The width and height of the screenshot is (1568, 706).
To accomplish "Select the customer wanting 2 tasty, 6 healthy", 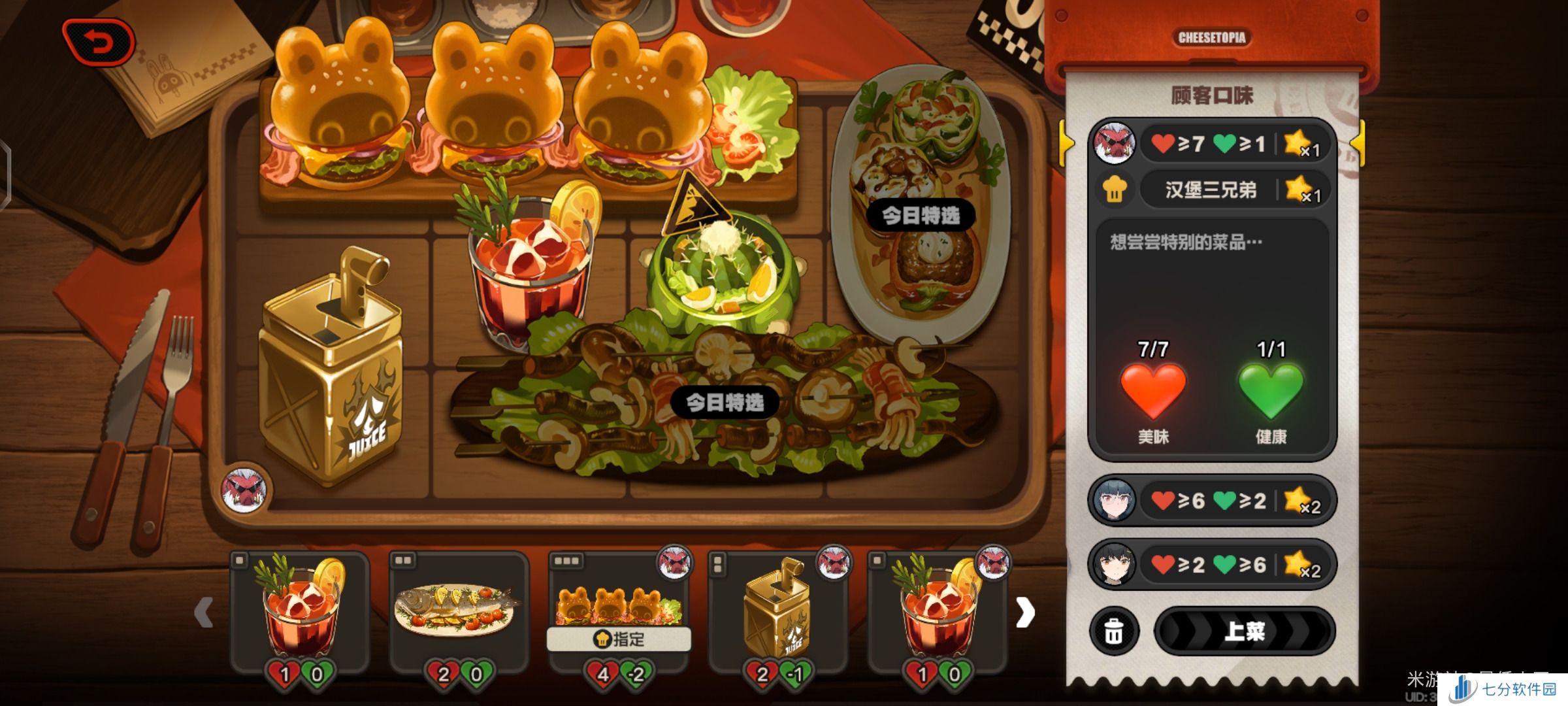I will (x=1212, y=565).
